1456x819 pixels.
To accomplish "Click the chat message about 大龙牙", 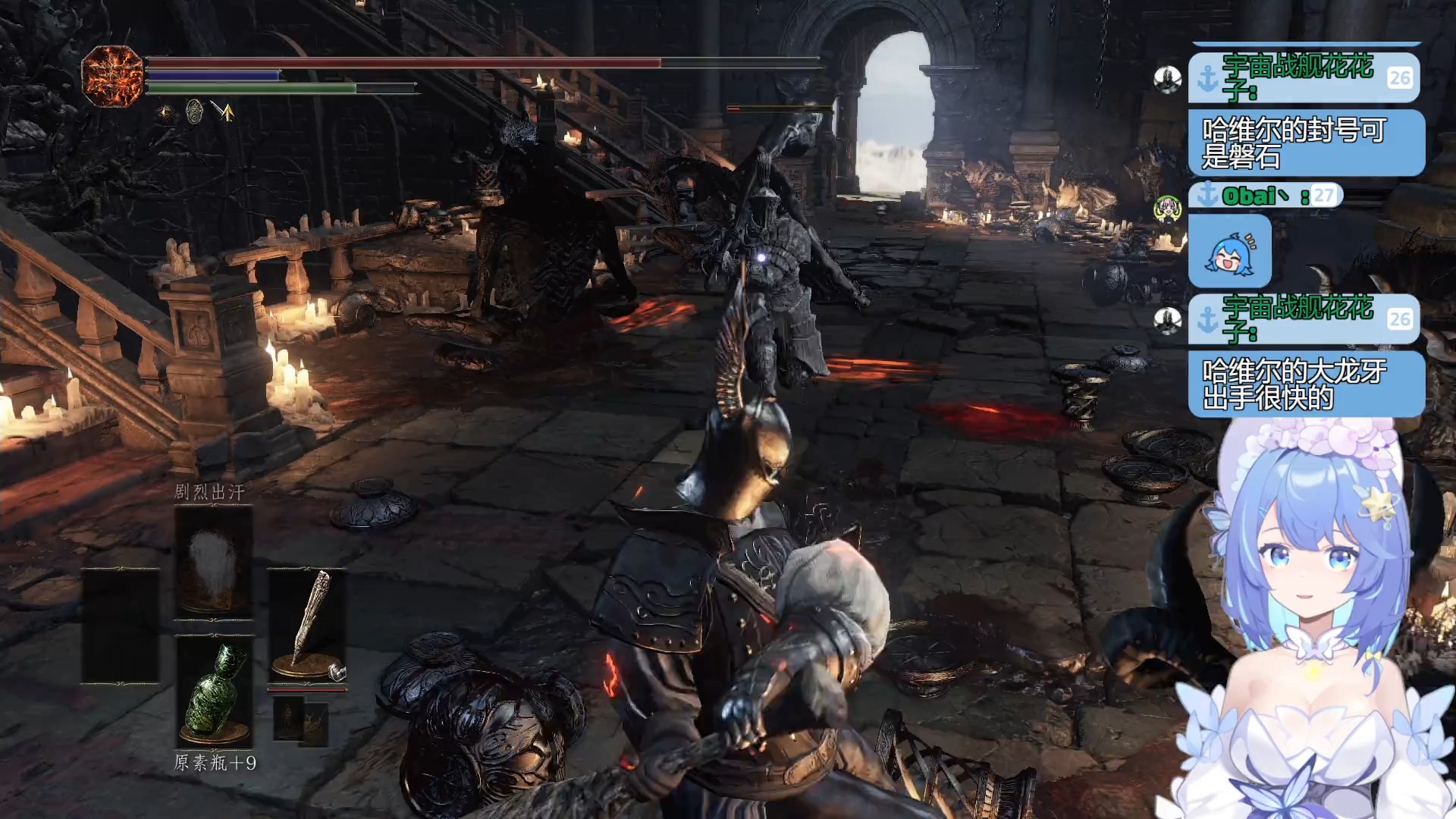I will pos(1305,384).
